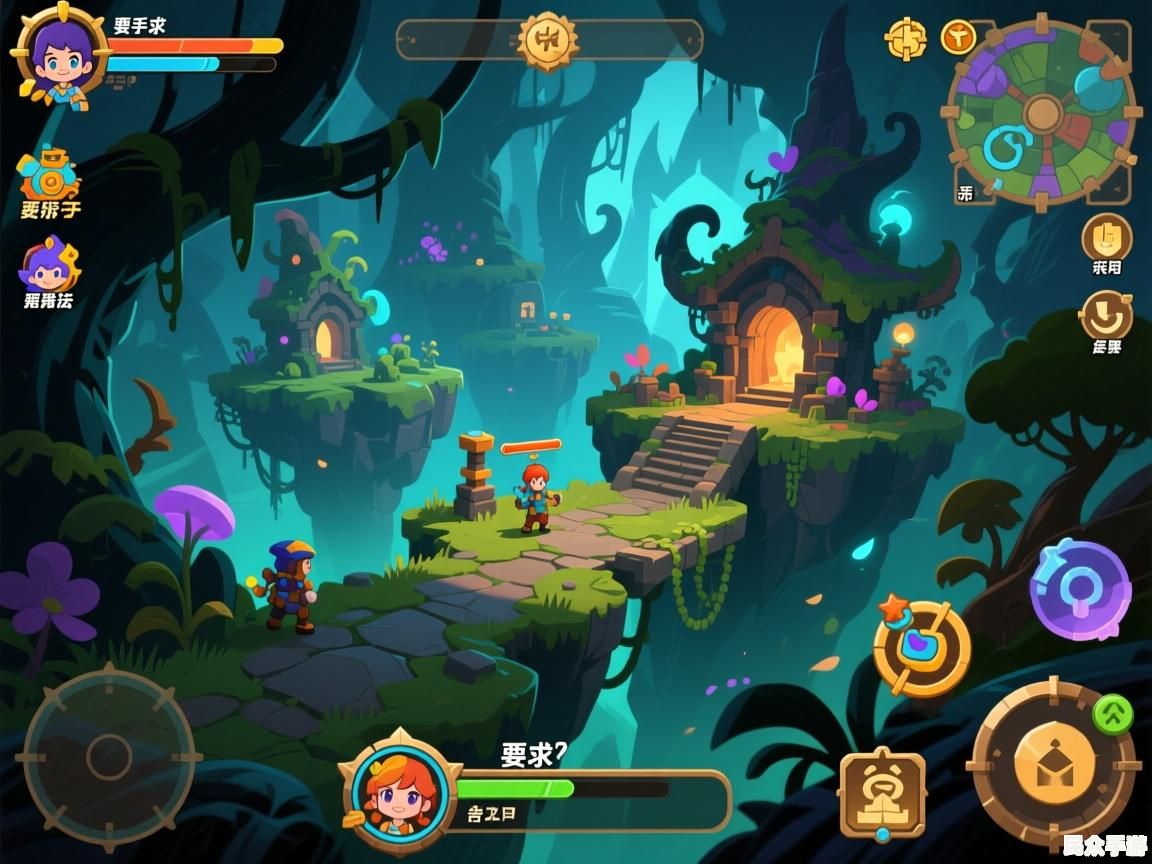Select the gold crosshair icon beside the minimap

906,39
